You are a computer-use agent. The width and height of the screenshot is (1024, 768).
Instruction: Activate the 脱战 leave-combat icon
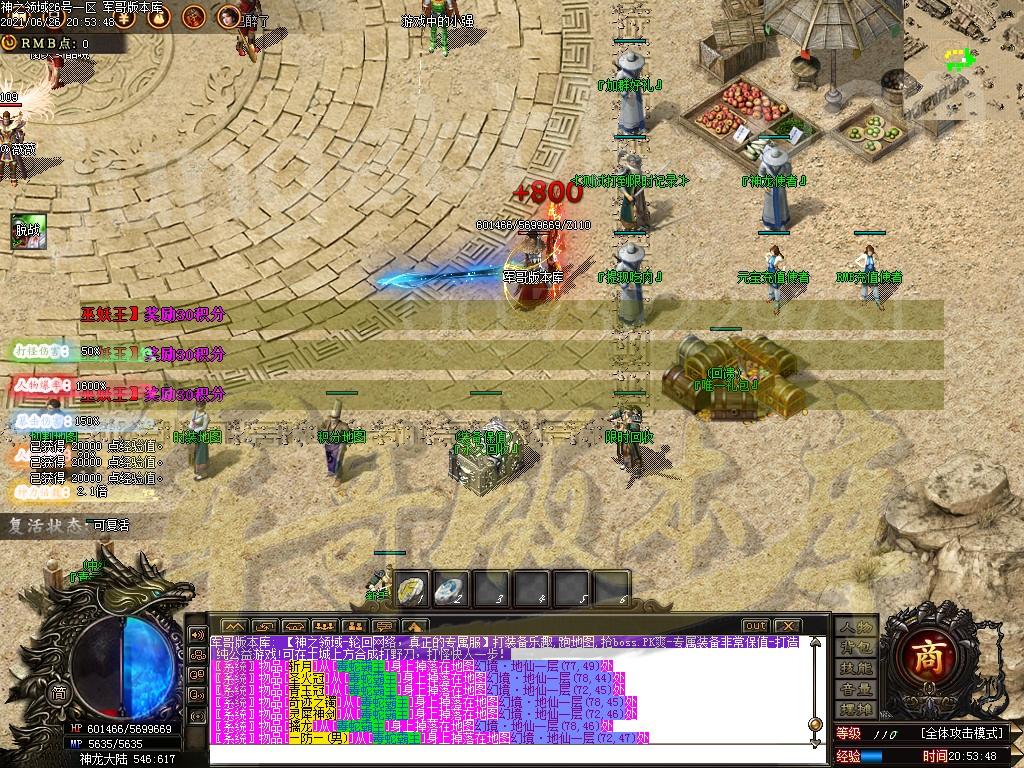(x=26, y=232)
